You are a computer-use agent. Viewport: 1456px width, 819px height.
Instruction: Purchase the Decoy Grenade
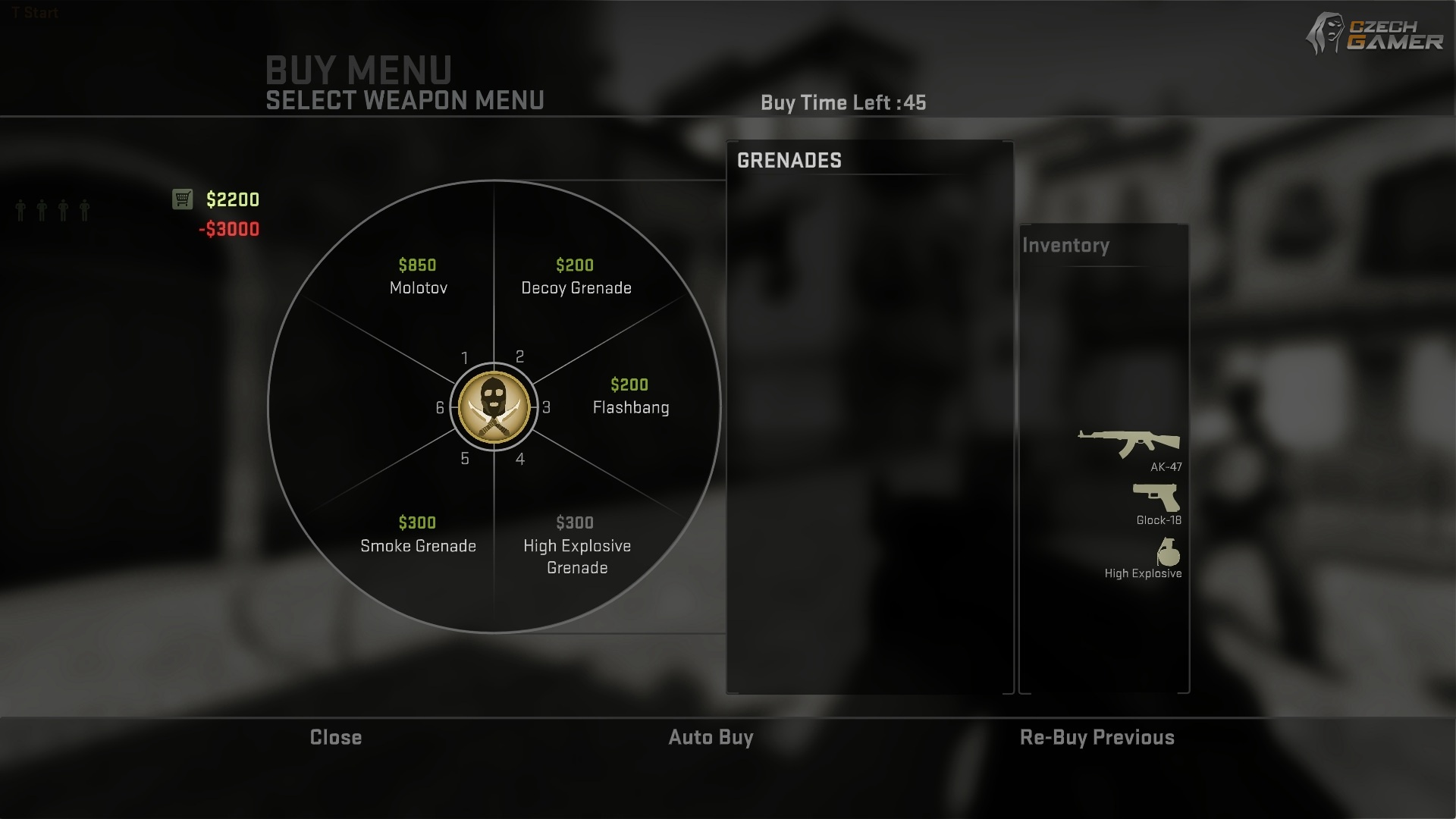576,278
